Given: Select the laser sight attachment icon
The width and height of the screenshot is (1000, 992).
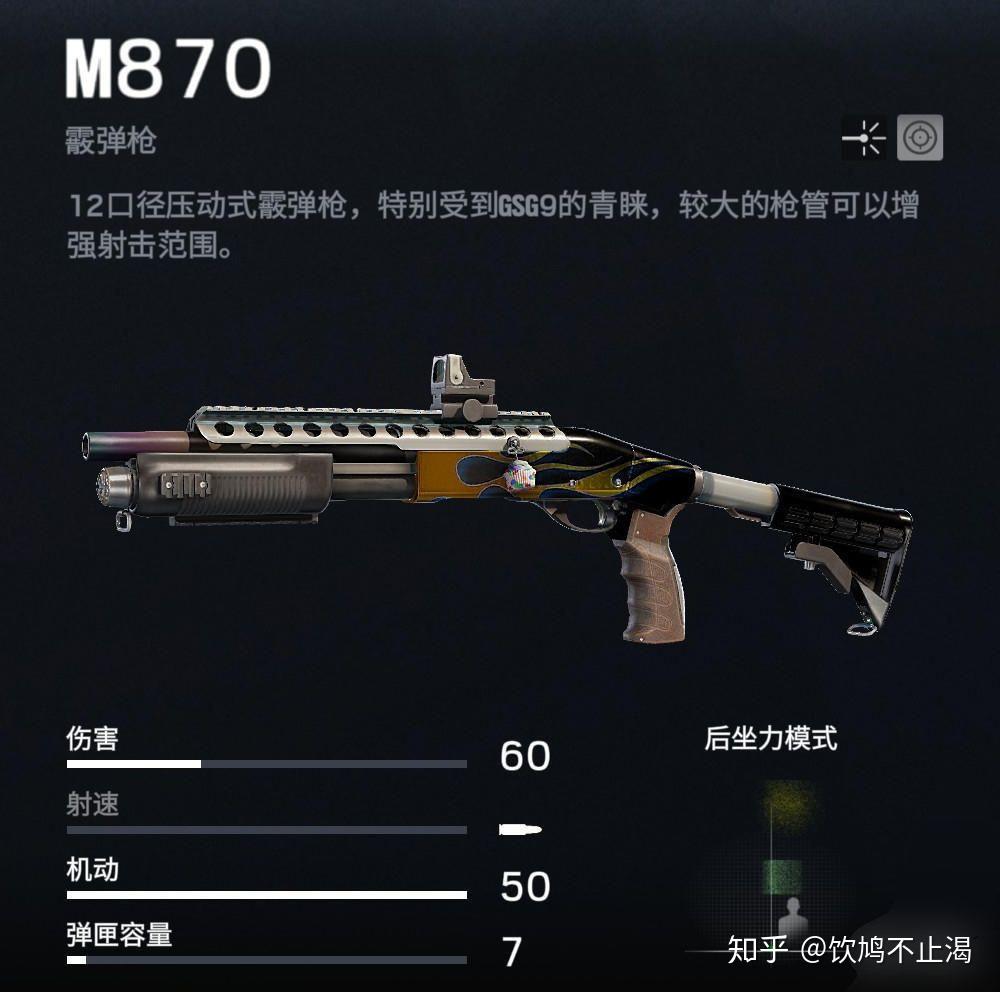Looking at the screenshot, I should (x=864, y=138).
